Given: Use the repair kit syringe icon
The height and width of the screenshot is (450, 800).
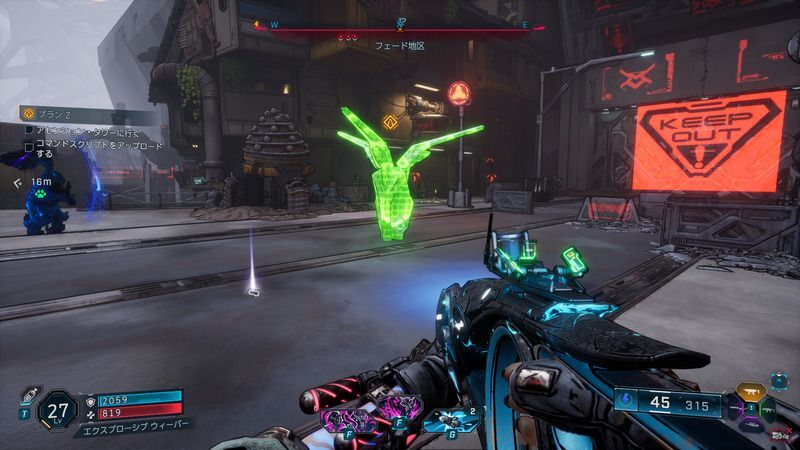Looking at the screenshot, I should tap(28, 395).
